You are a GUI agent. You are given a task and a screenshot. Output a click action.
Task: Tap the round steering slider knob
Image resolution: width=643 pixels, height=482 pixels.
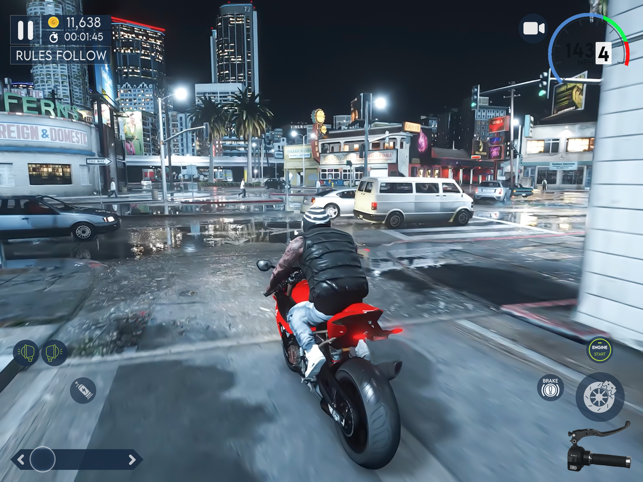pyautogui.click(x=43, y=459)
